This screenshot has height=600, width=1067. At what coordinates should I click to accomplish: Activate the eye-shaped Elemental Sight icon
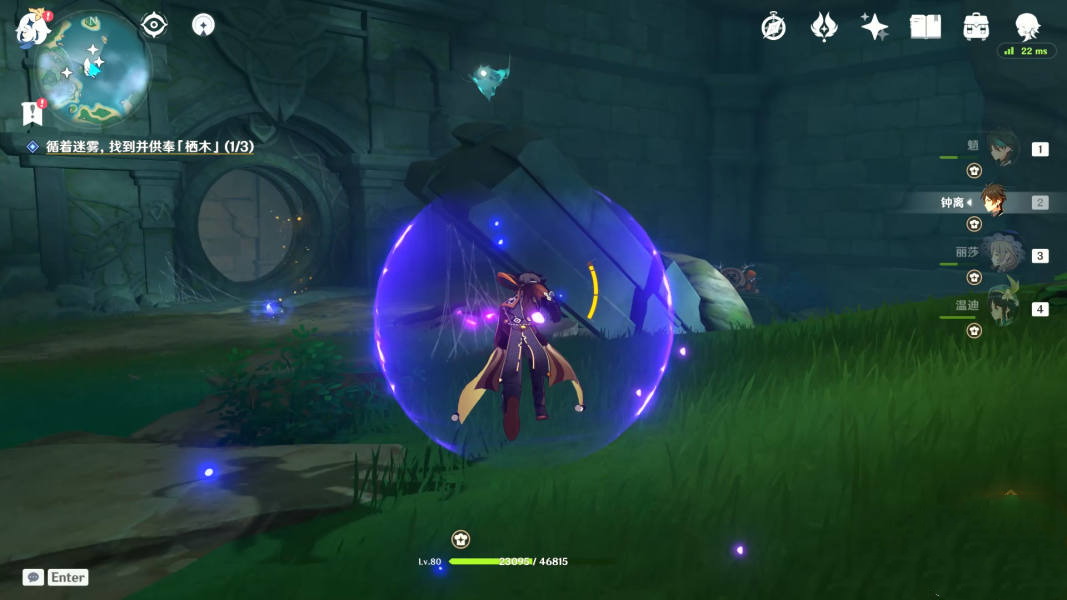[154, 25]
